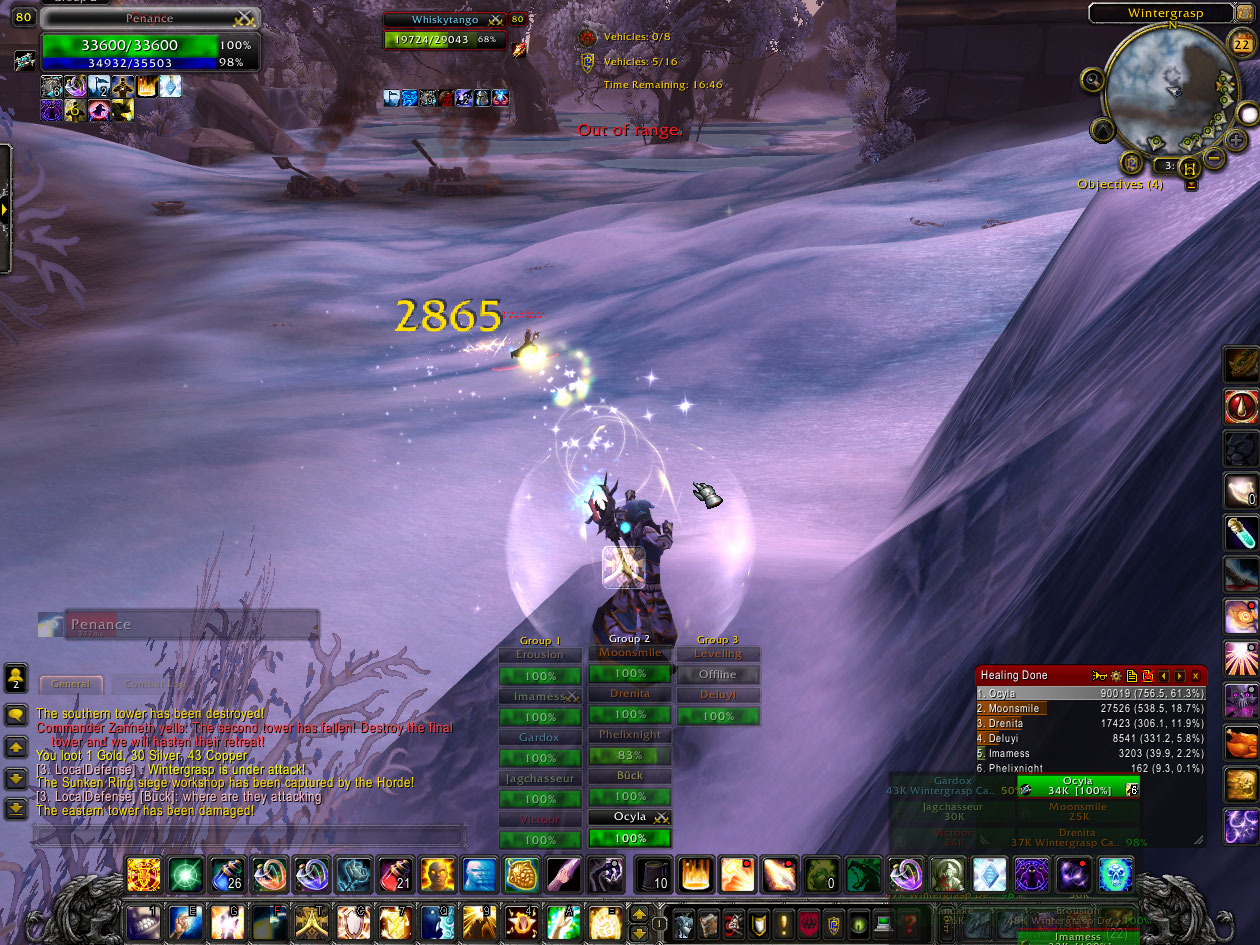
Task: Toggle the minimap tracking magnifier button
Action: [1092, 79]
